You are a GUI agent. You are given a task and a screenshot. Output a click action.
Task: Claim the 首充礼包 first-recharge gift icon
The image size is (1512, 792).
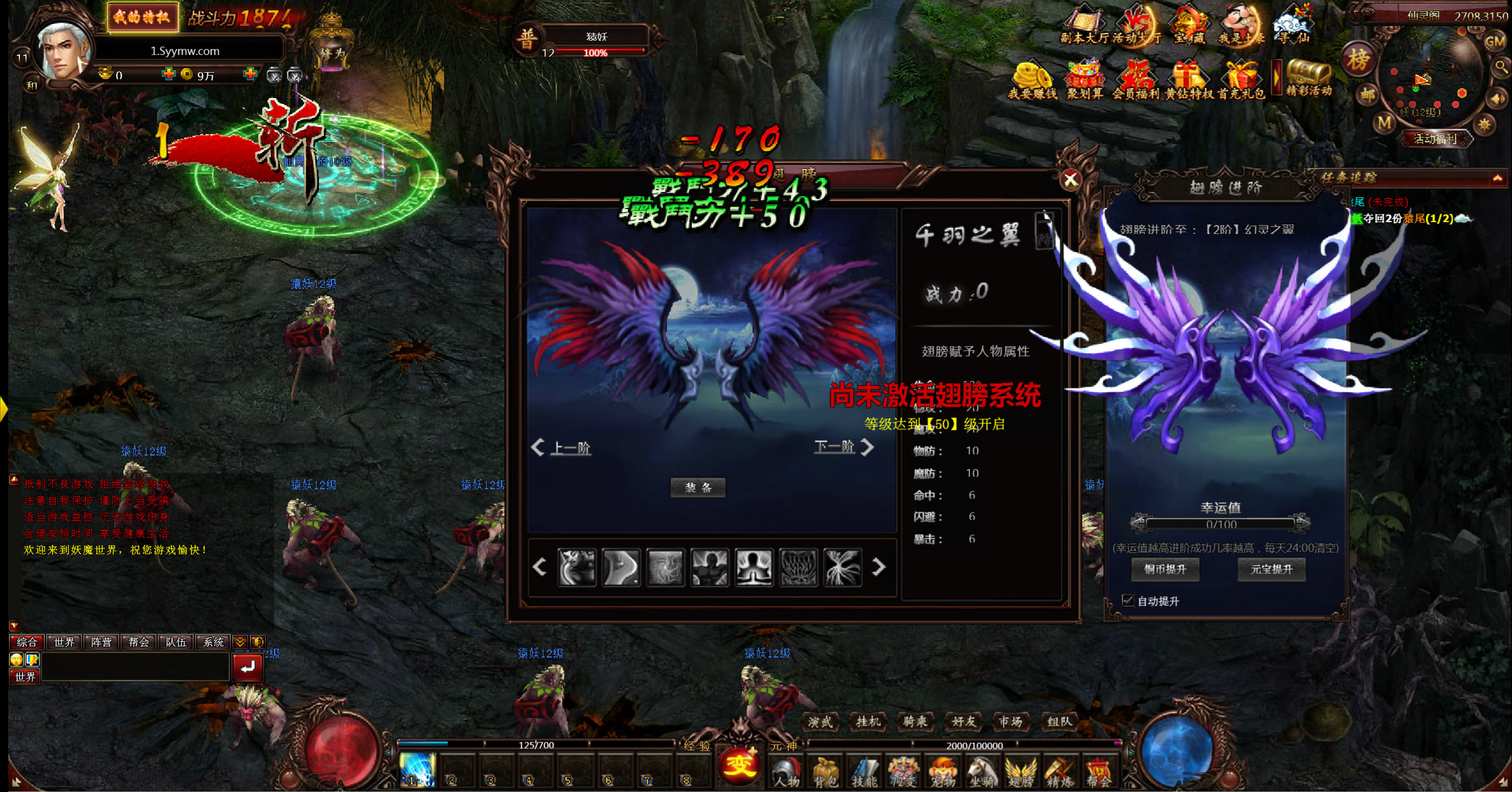point(1240,81)
